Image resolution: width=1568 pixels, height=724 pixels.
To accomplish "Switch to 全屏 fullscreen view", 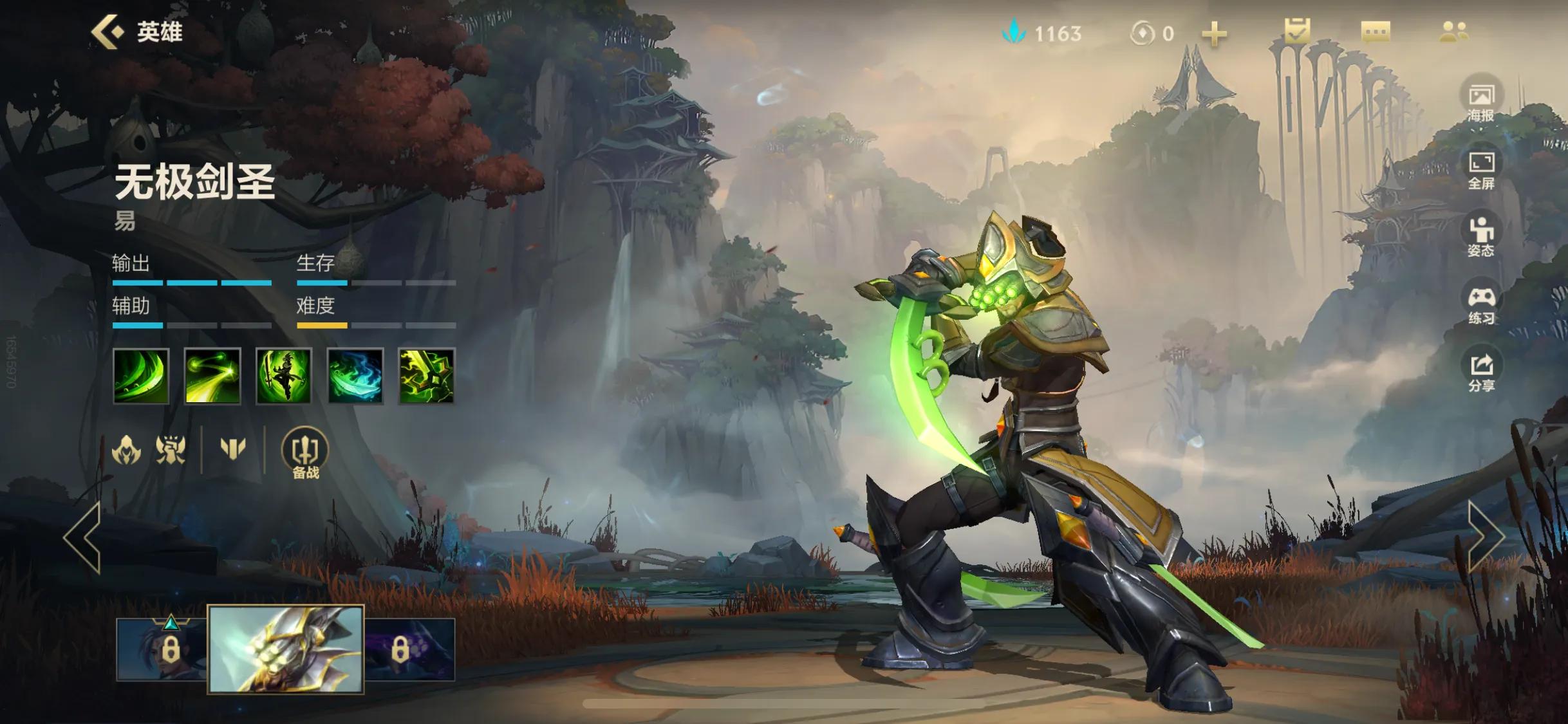I will click(1481, 169).
